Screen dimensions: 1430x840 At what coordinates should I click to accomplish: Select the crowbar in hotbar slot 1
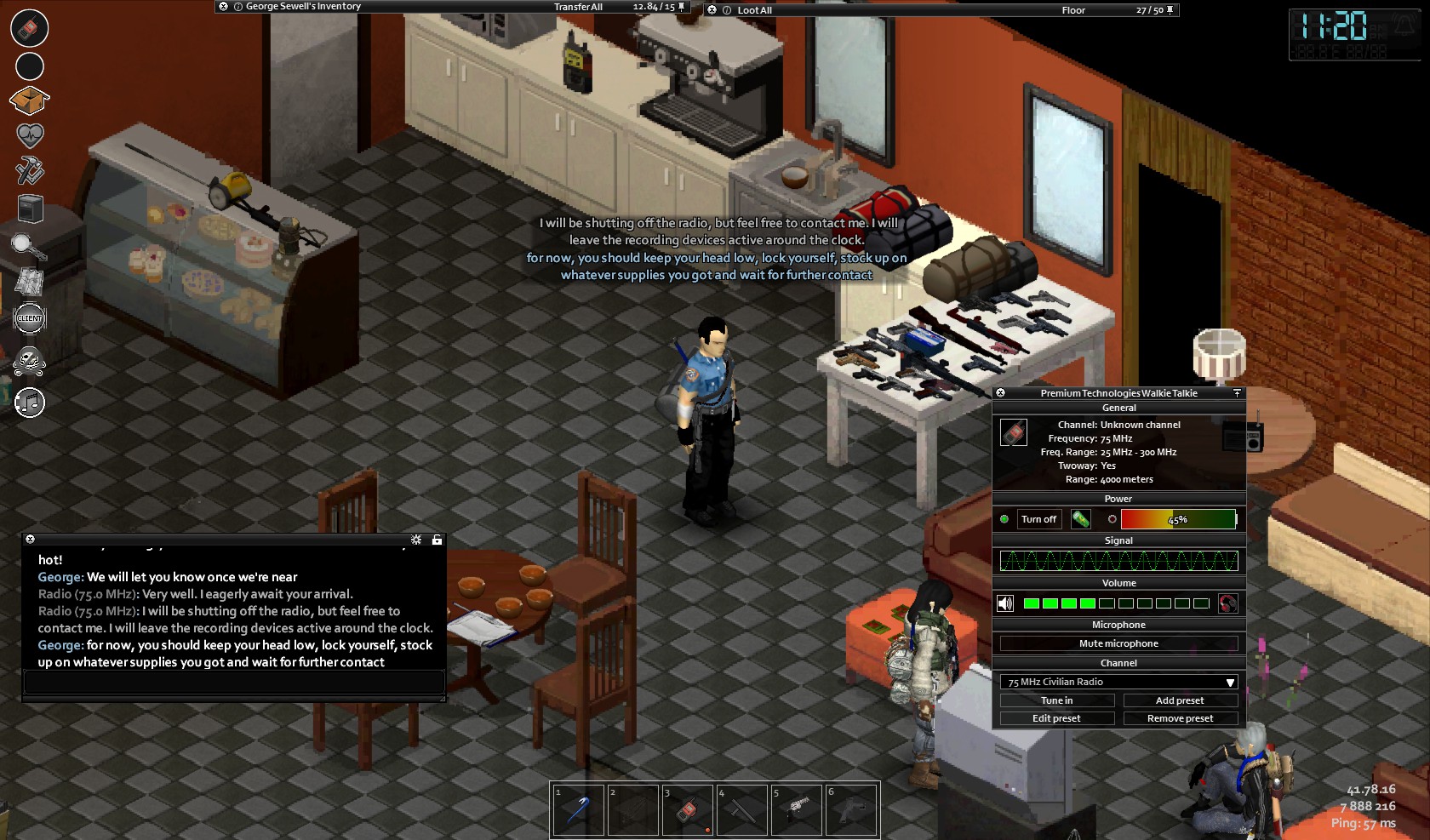pos(578,809)
